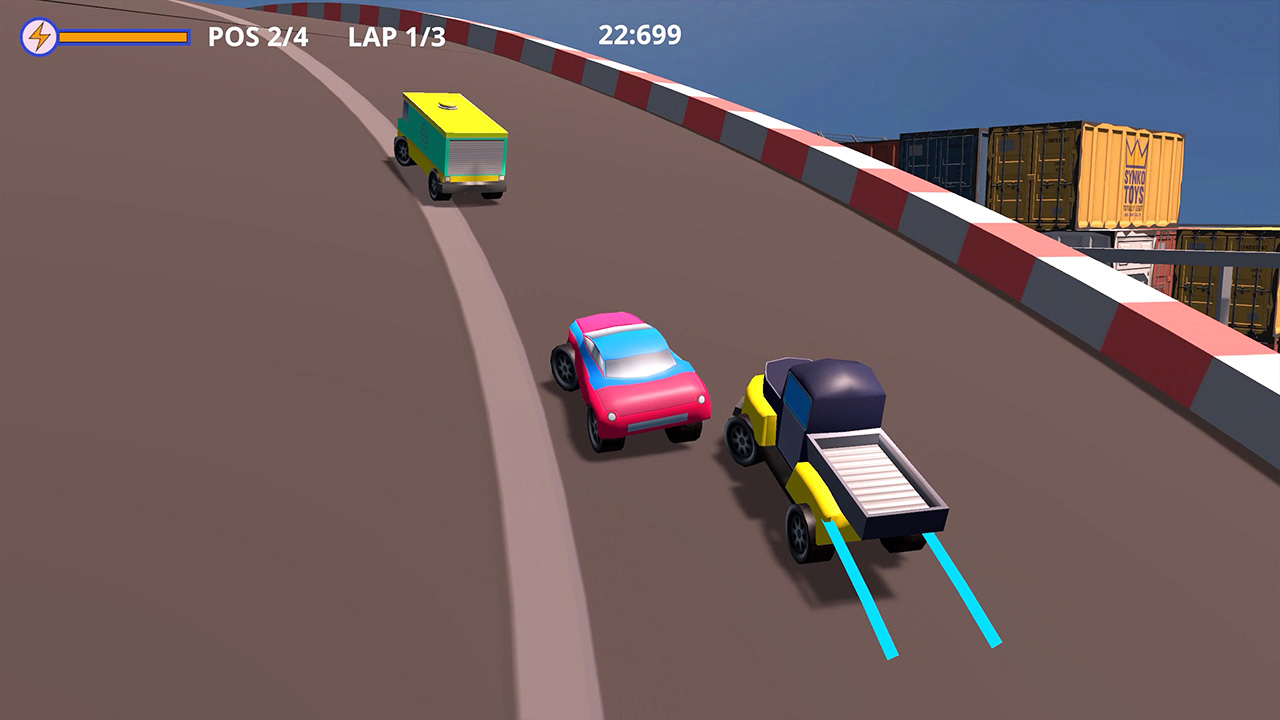Click the lightning bolt boost icon
The width and height of the screenshot is (1280, 720).
[x=40, y=37]
